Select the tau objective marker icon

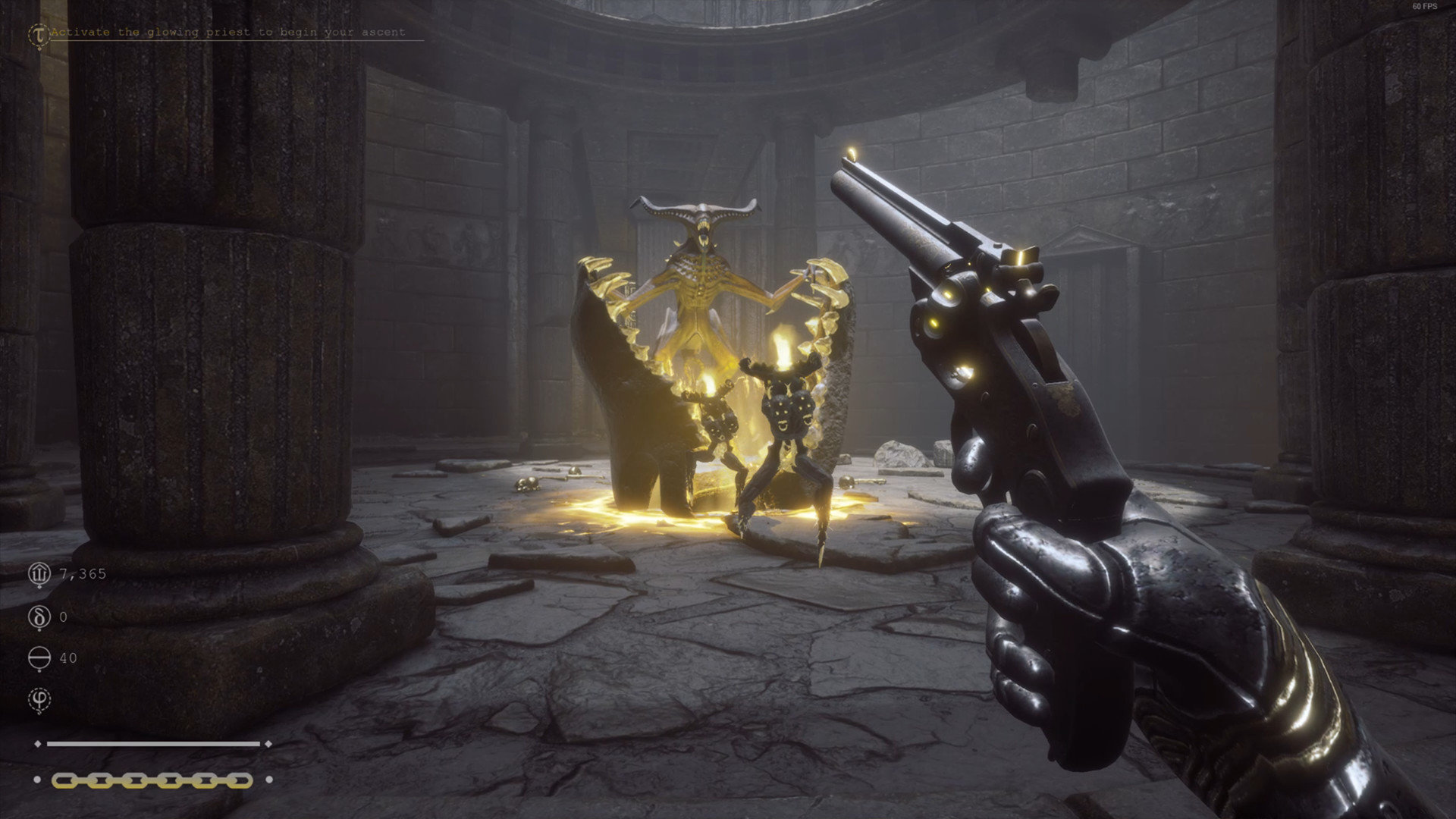[x=37, y=33]
